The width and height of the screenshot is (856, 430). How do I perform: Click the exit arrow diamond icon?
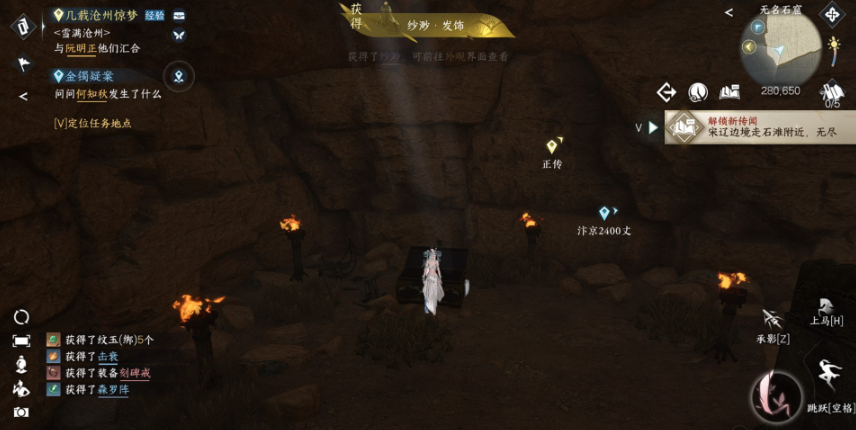667,92
